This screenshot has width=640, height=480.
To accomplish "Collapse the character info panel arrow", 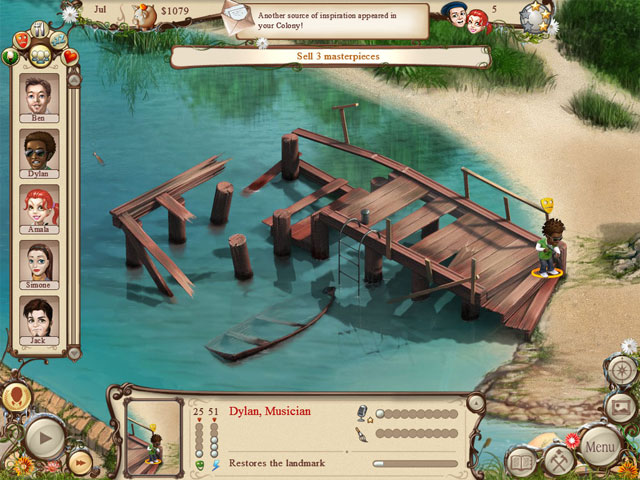I will pyautogui.click(x=476, y=403).
